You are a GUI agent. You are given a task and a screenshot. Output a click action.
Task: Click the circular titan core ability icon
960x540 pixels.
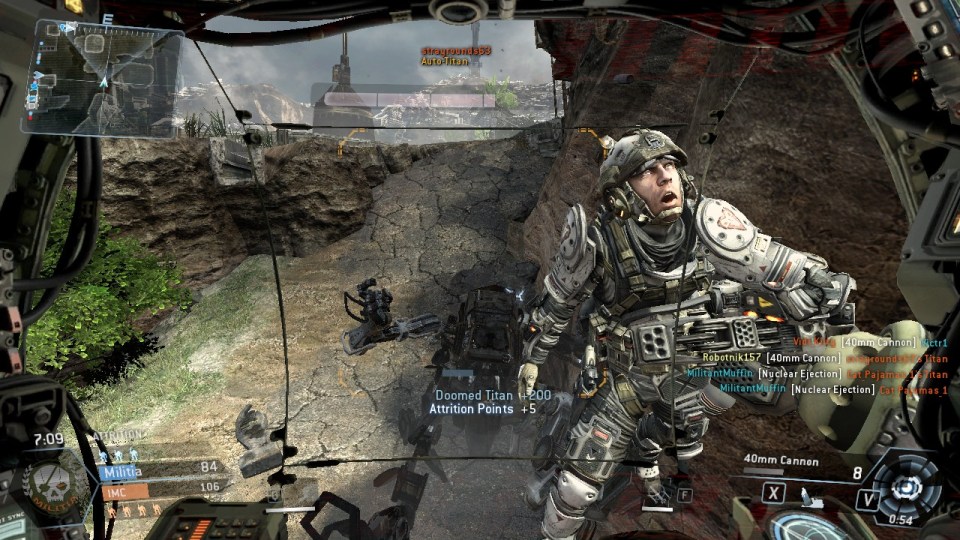907,487
